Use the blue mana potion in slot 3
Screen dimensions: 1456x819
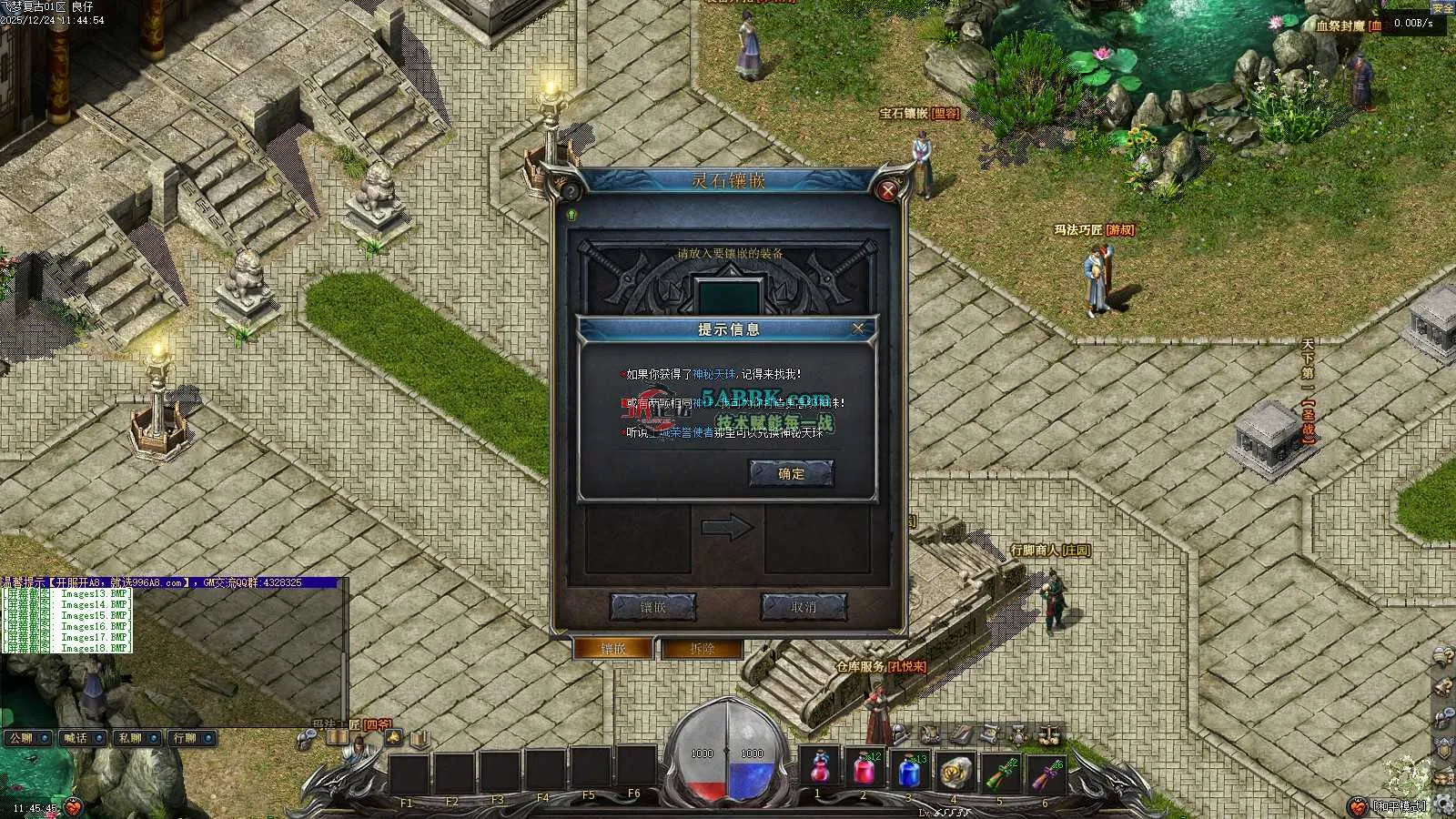(x=909, y=770)
